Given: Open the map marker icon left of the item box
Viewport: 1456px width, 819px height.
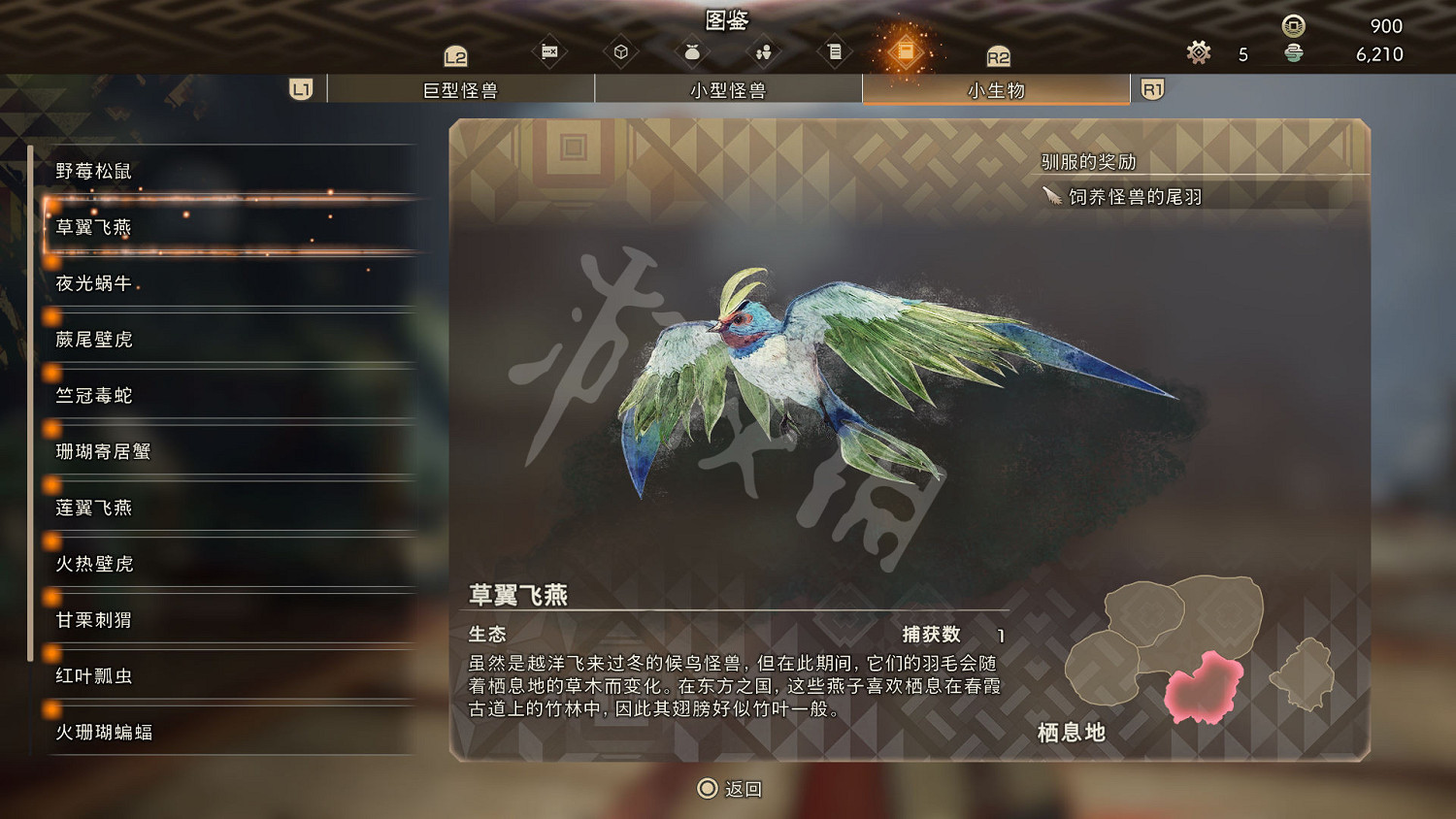Looking at the screenshot, I should 550,50.
